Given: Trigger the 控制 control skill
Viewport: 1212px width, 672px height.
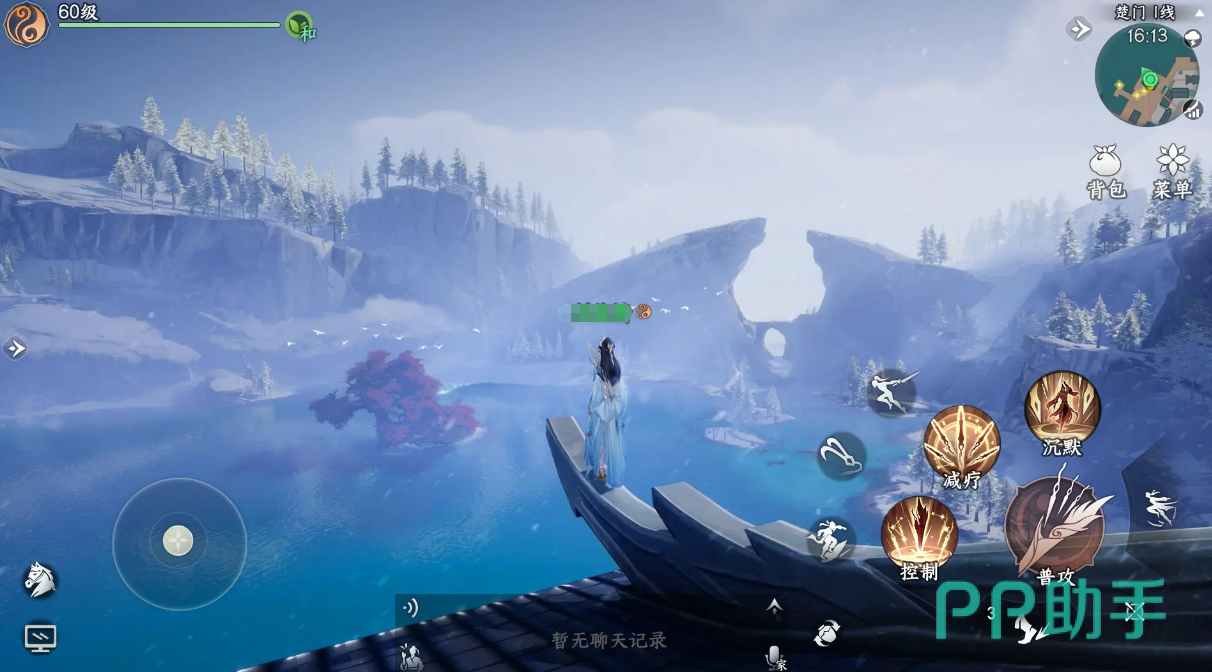Looking at the screenshot, I should tap(919, 534).
